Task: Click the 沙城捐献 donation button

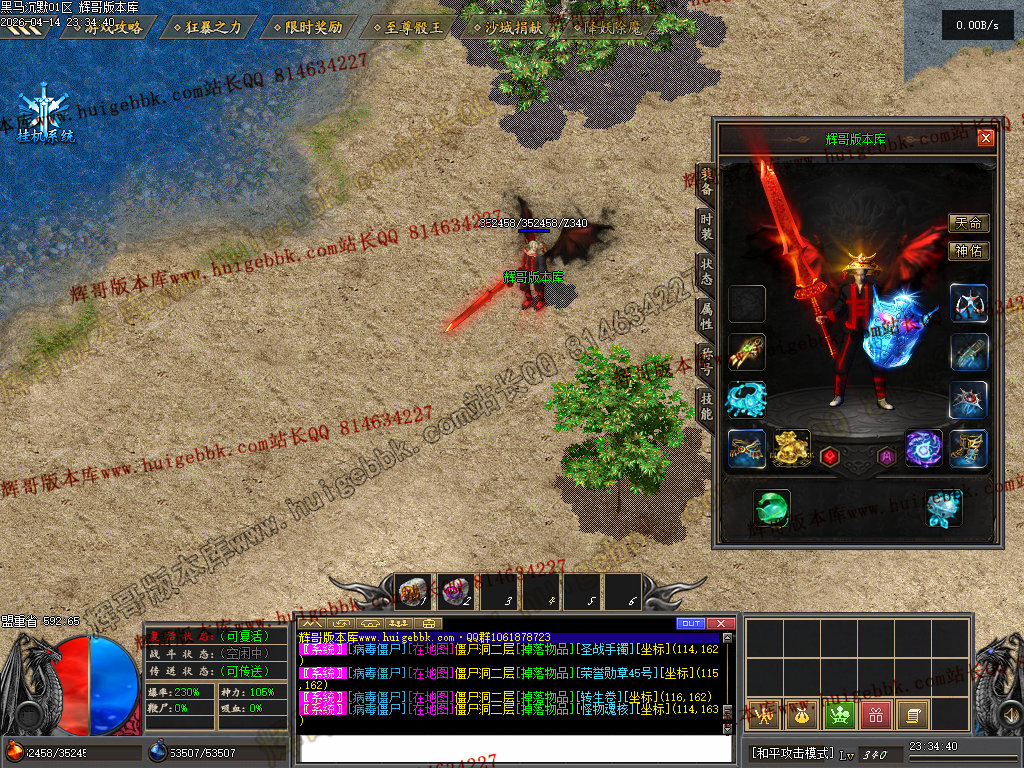Action: tap(507, 28)
